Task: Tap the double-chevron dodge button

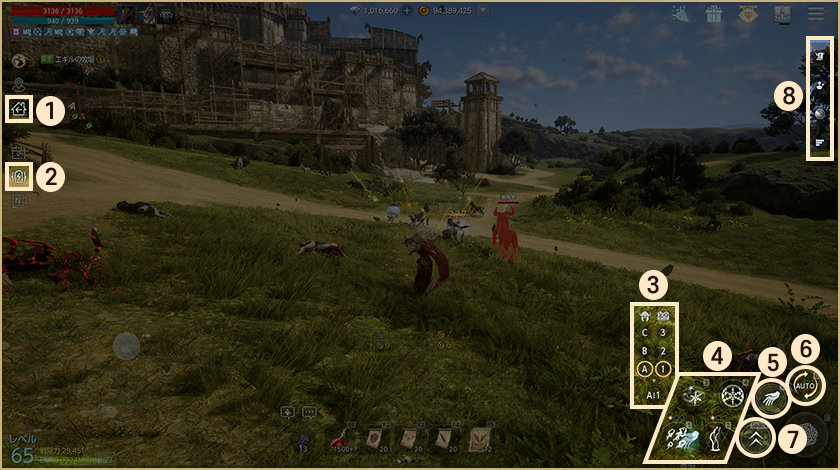Action: (757, 437)
